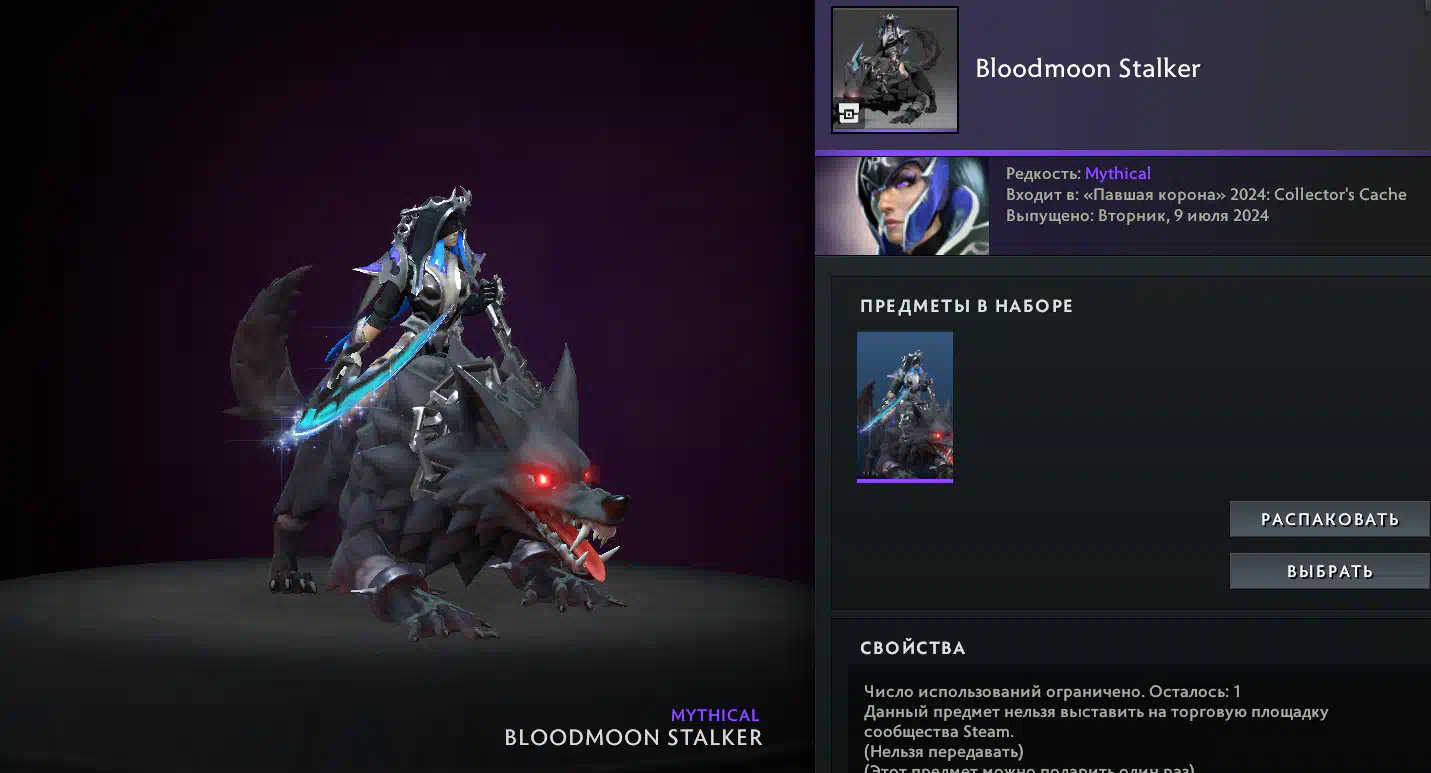
Task: Click the Luna hero portrait
Action: click(902, 205)
